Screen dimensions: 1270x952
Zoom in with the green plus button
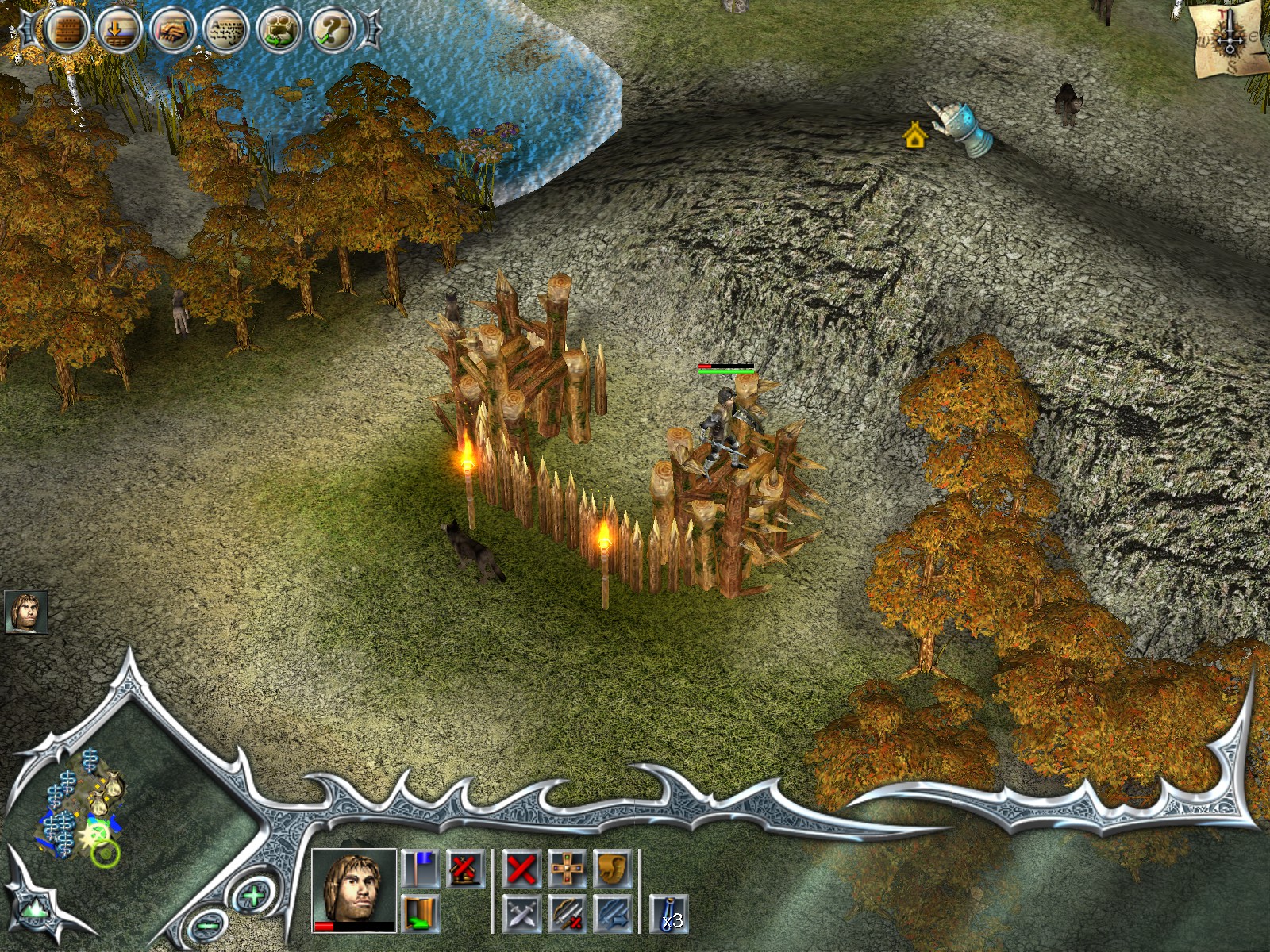pyautogui.click(x=253, y=897)
